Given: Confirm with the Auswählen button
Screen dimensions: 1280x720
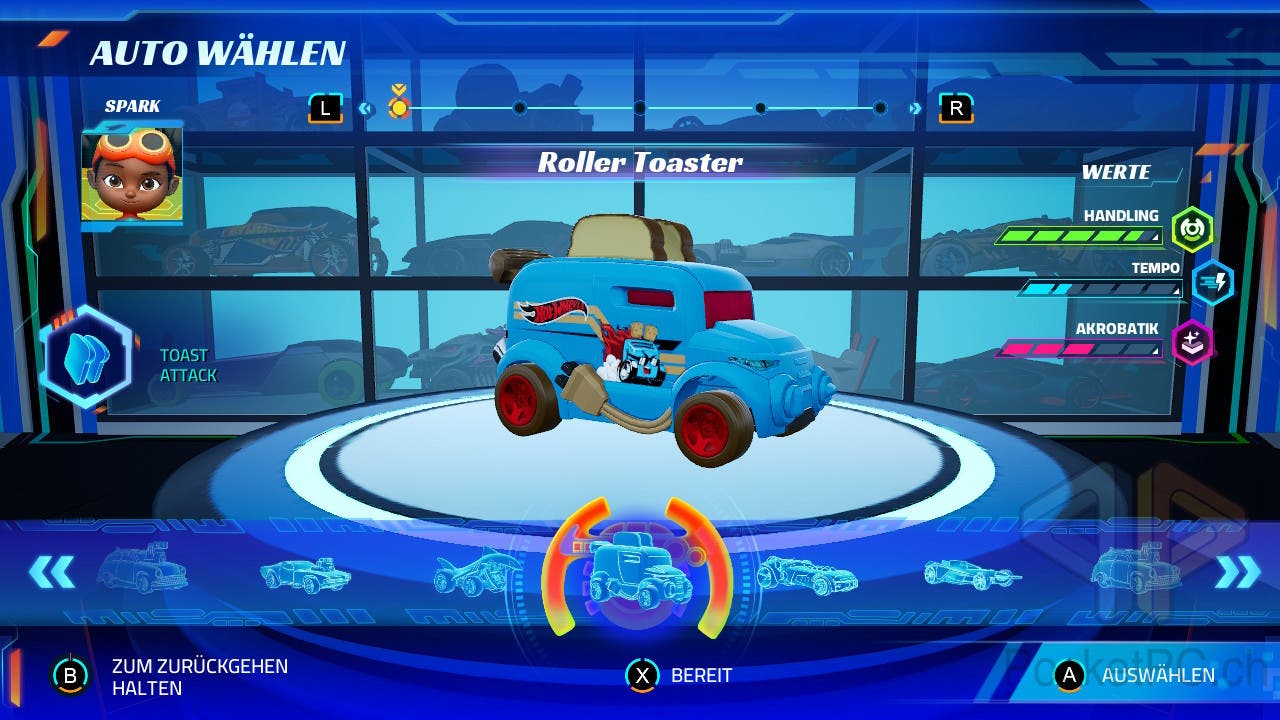Looking at the screenshot, I should coord(1140,675).
